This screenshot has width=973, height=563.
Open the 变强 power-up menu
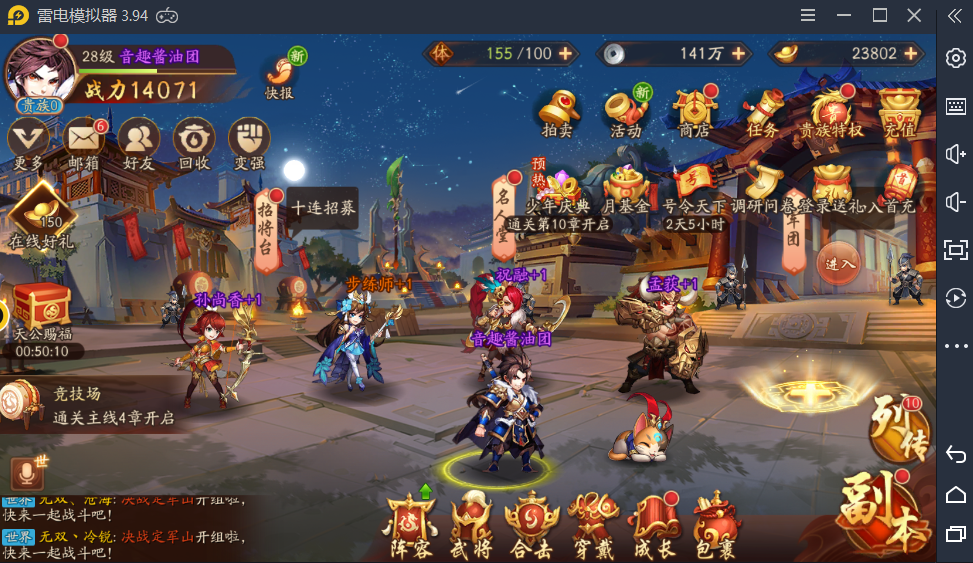[249, 139]
